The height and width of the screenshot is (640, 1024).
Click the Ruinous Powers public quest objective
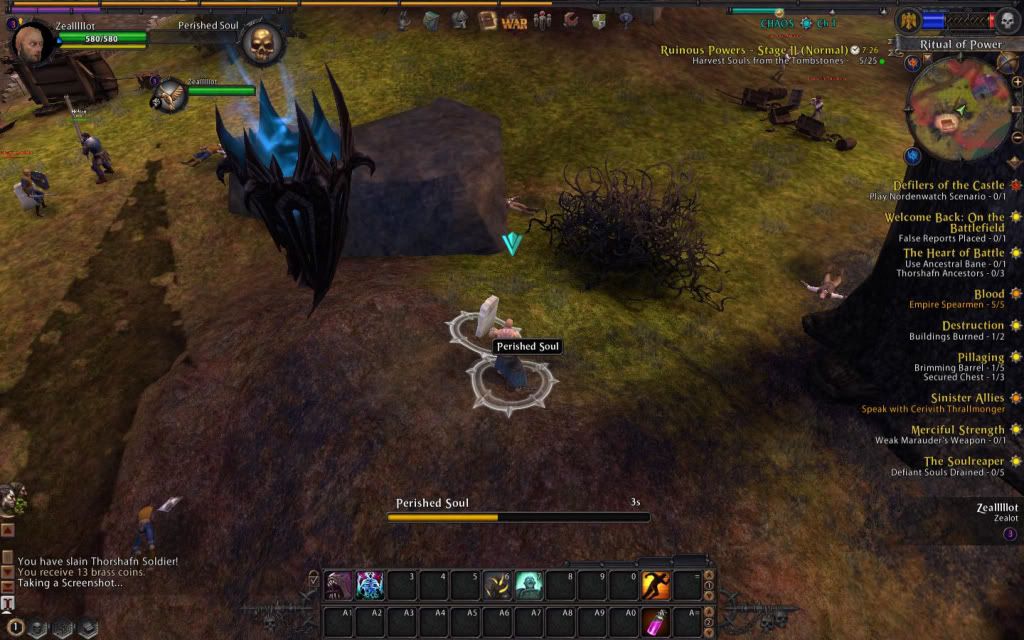[x=753, y=50]
